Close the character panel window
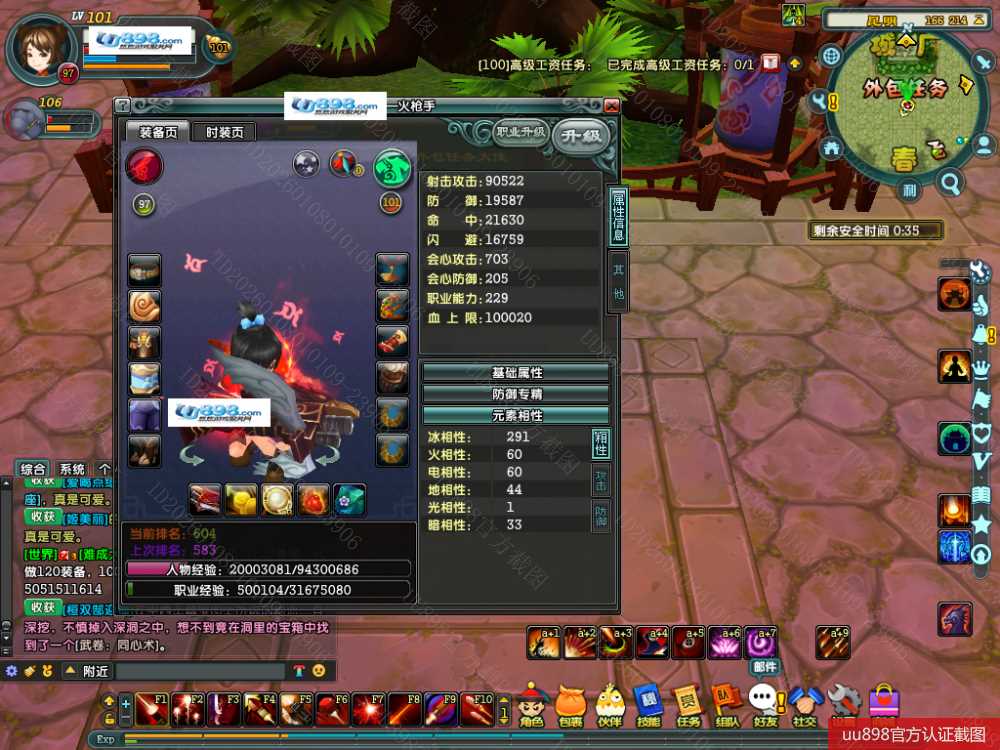Image resolution: width=1000 pixels, height=750 pixels. click(x=611, y=105)
